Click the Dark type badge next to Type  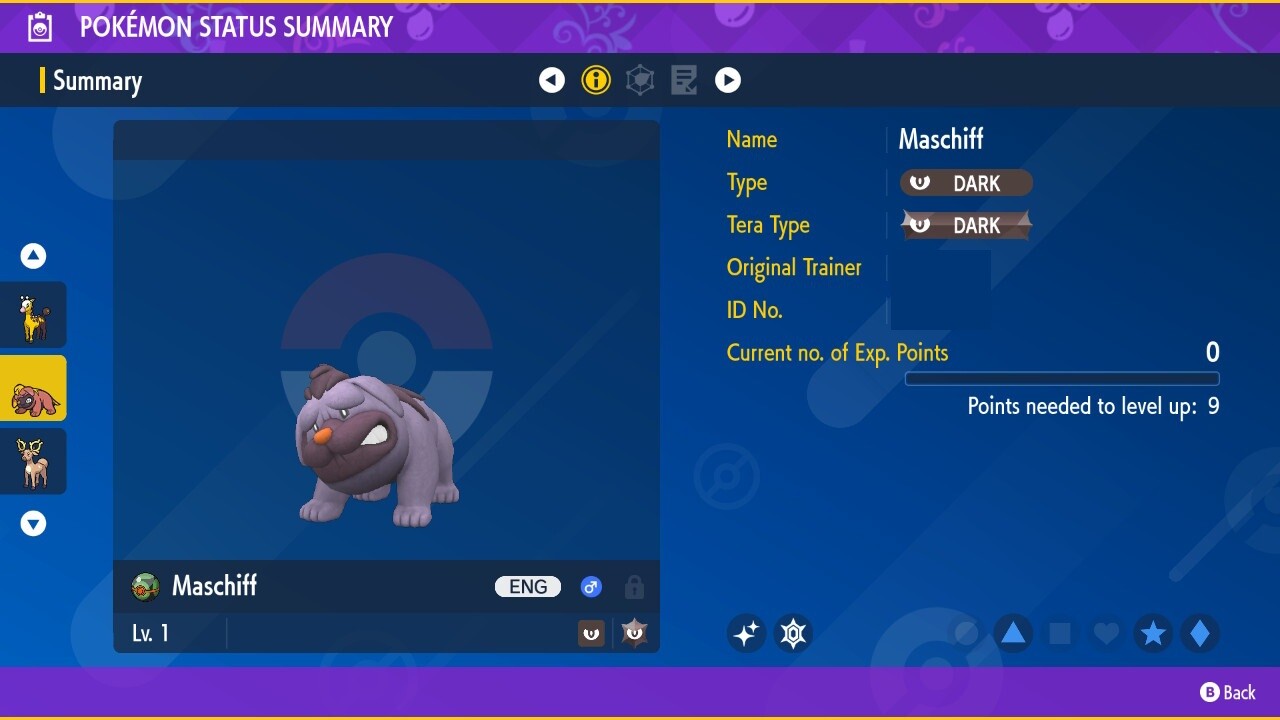pos(964,182)
